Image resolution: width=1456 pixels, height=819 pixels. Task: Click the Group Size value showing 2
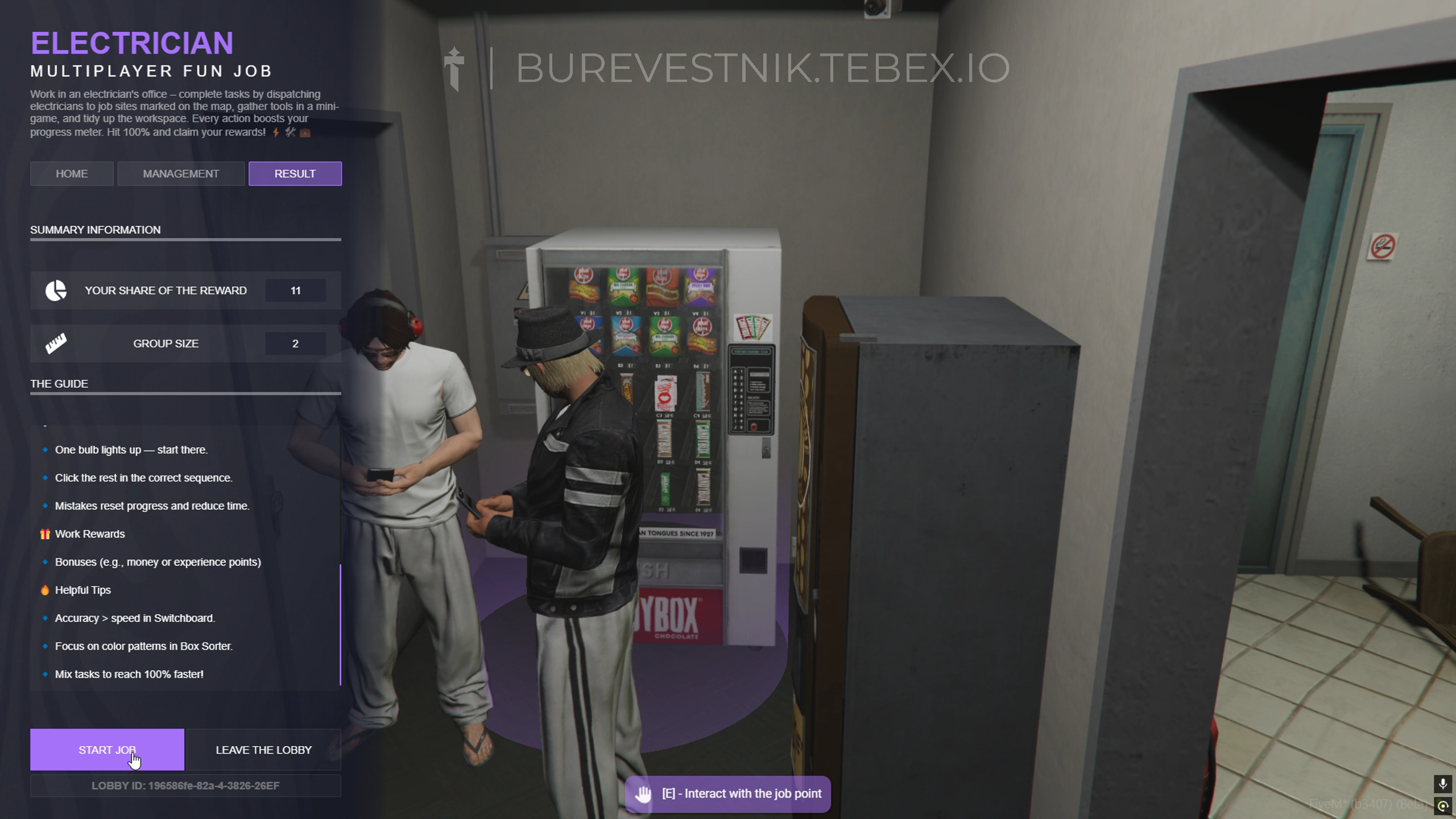tap(295, 343)
